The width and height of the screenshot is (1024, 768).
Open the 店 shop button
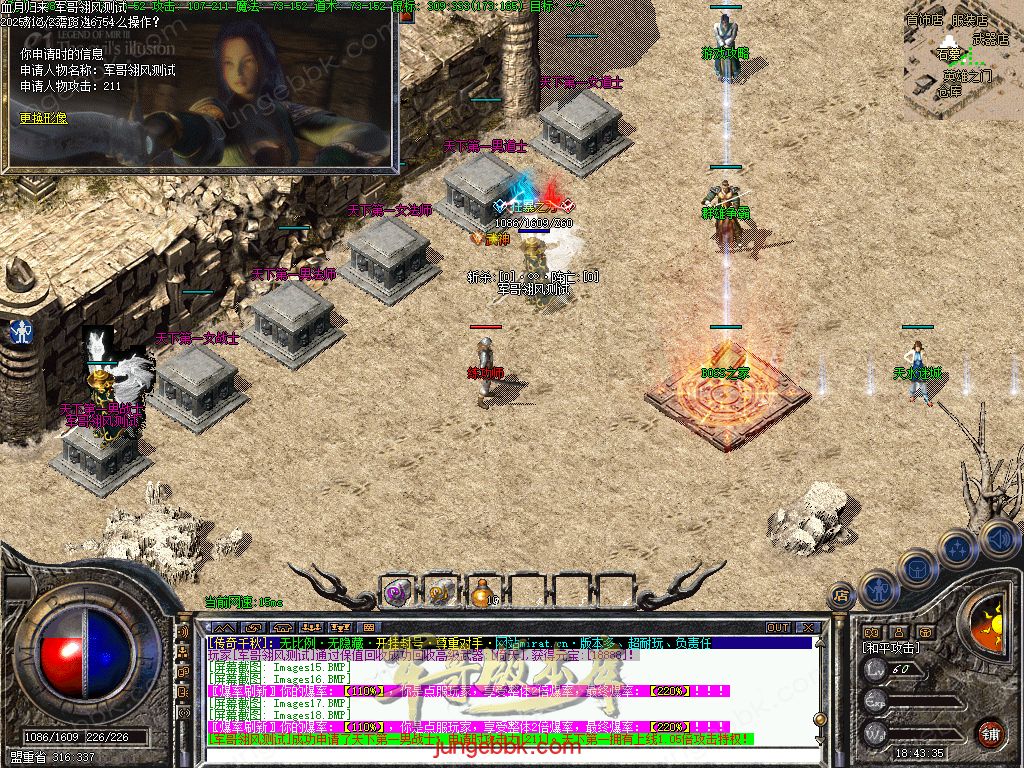point(841,596)
